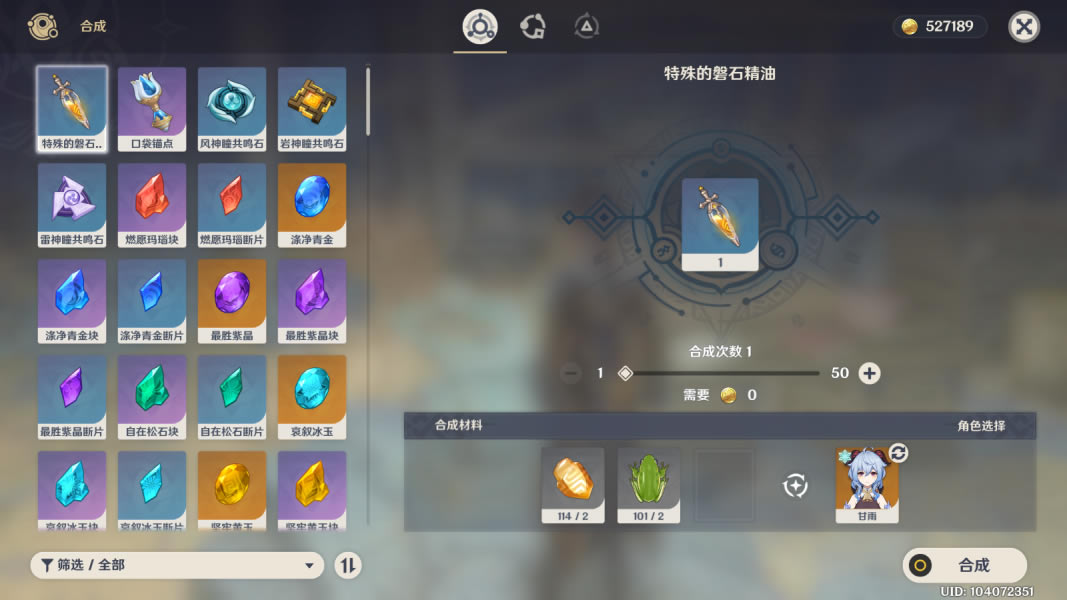Select the 燃愿玛瑙块 red gem recipe
This screenshot has width=1067, height=600.
coord(152,204)
